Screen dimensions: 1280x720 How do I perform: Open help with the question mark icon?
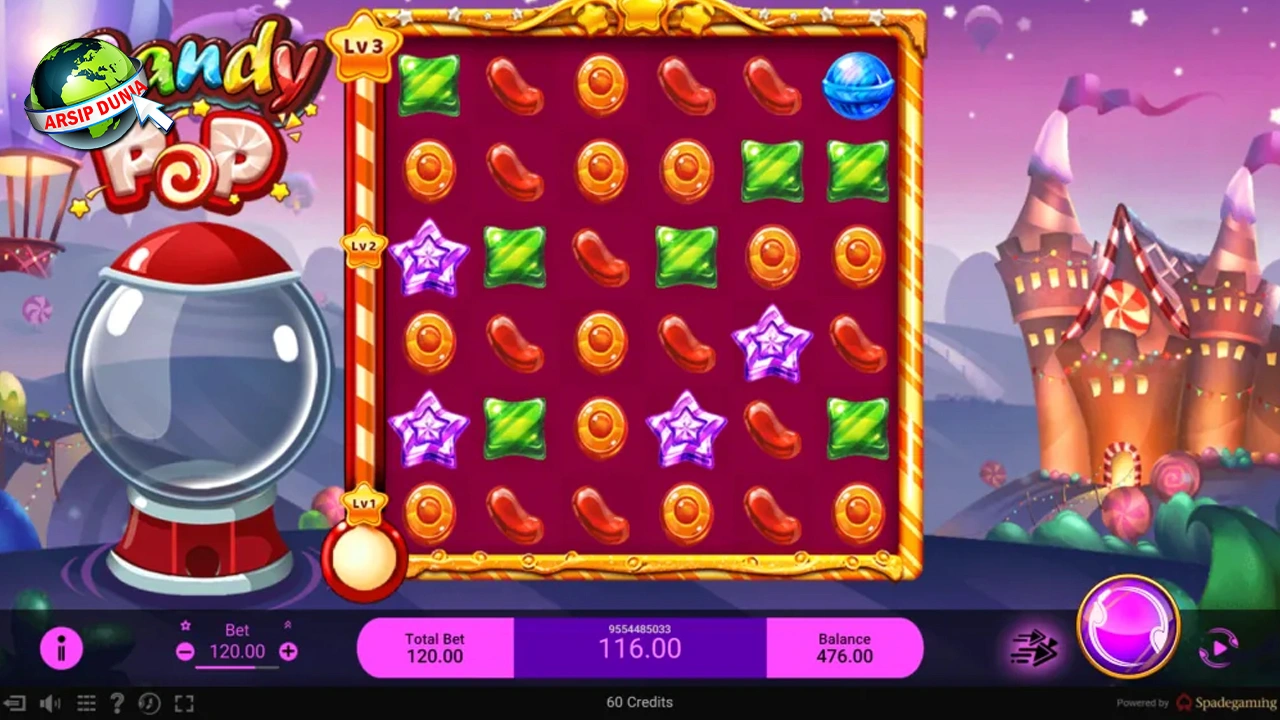[117, 703]
